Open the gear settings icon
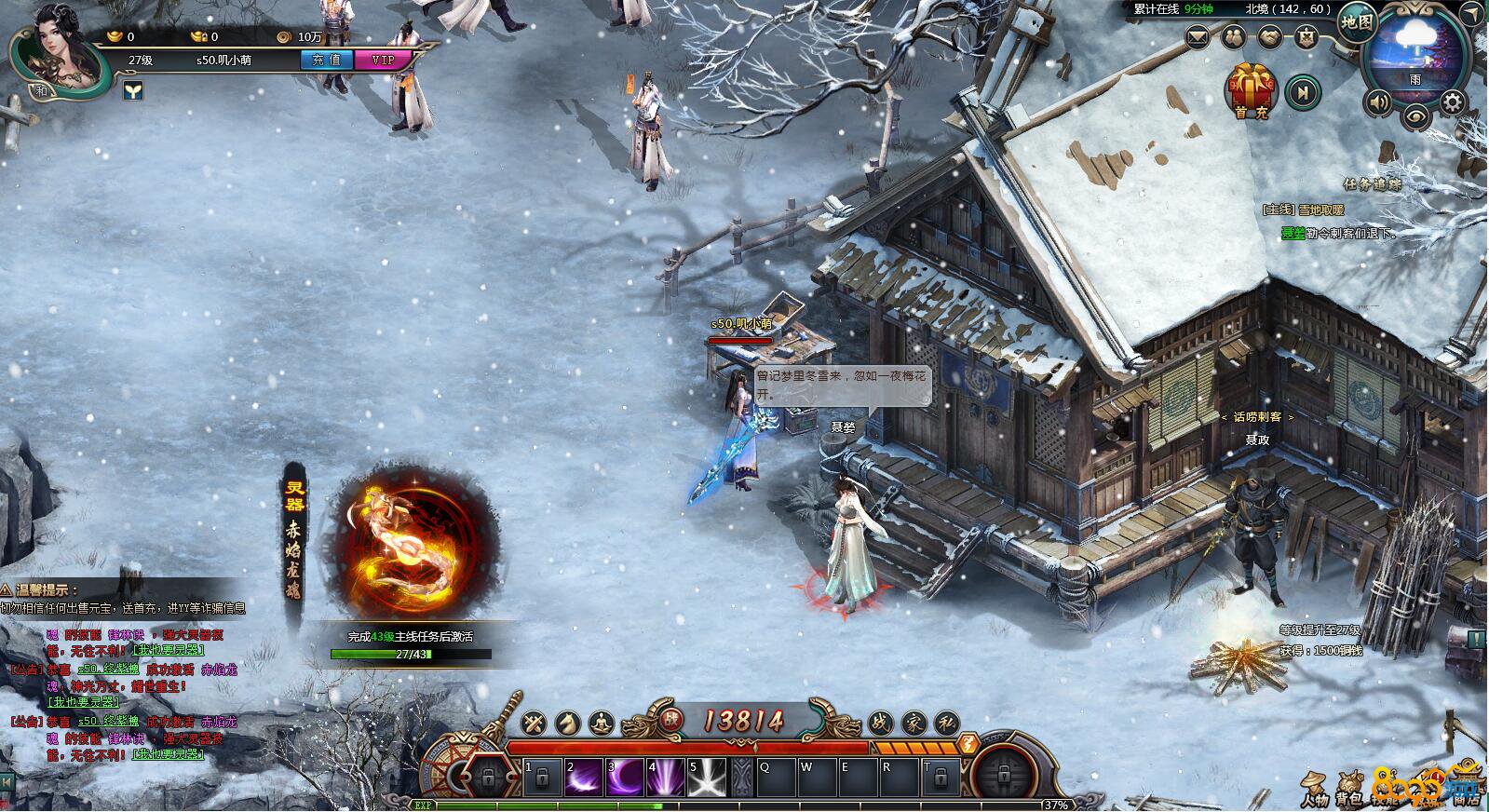 coord(1452,101)
